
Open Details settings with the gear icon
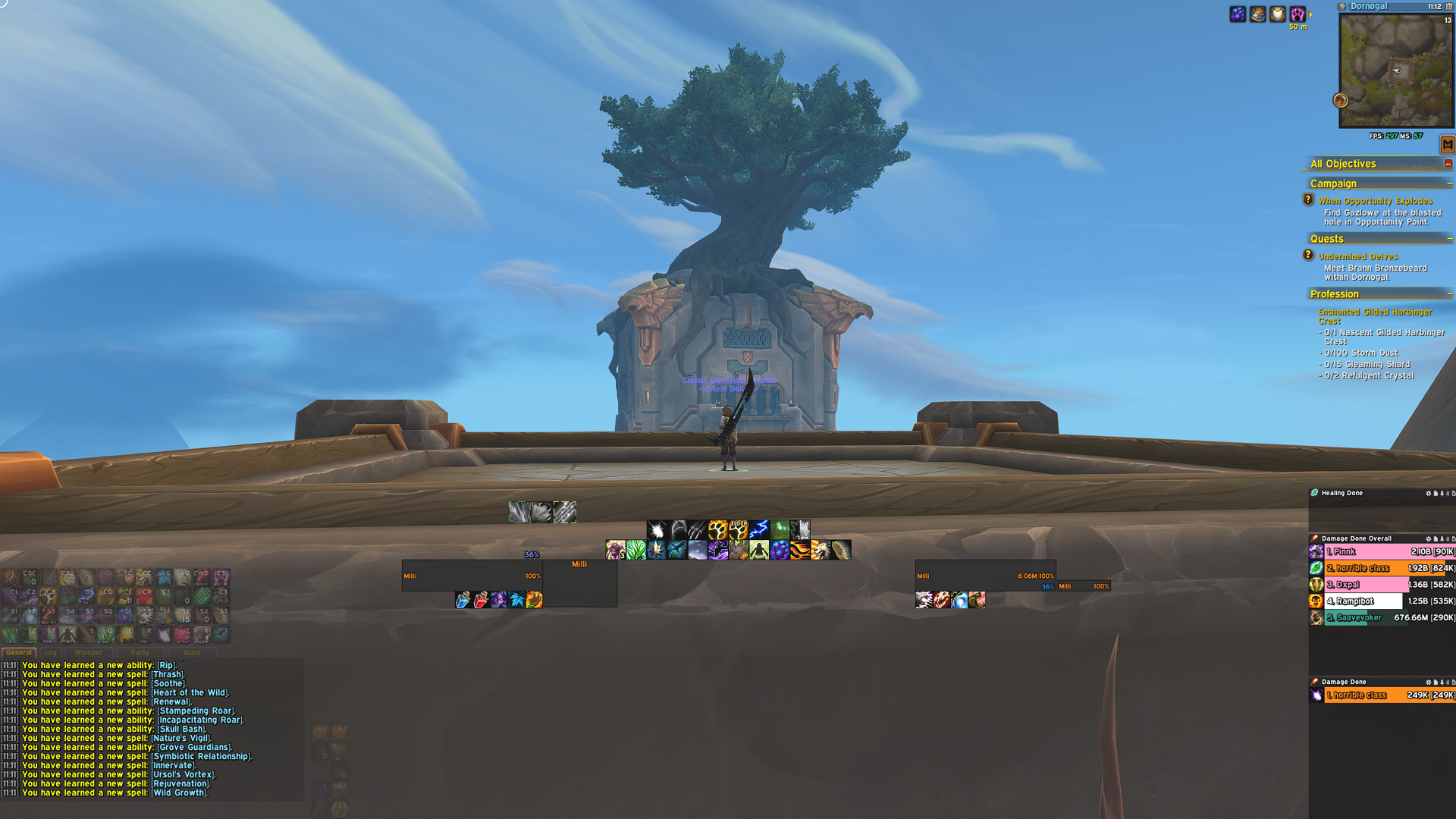(x=1429, y=538)
